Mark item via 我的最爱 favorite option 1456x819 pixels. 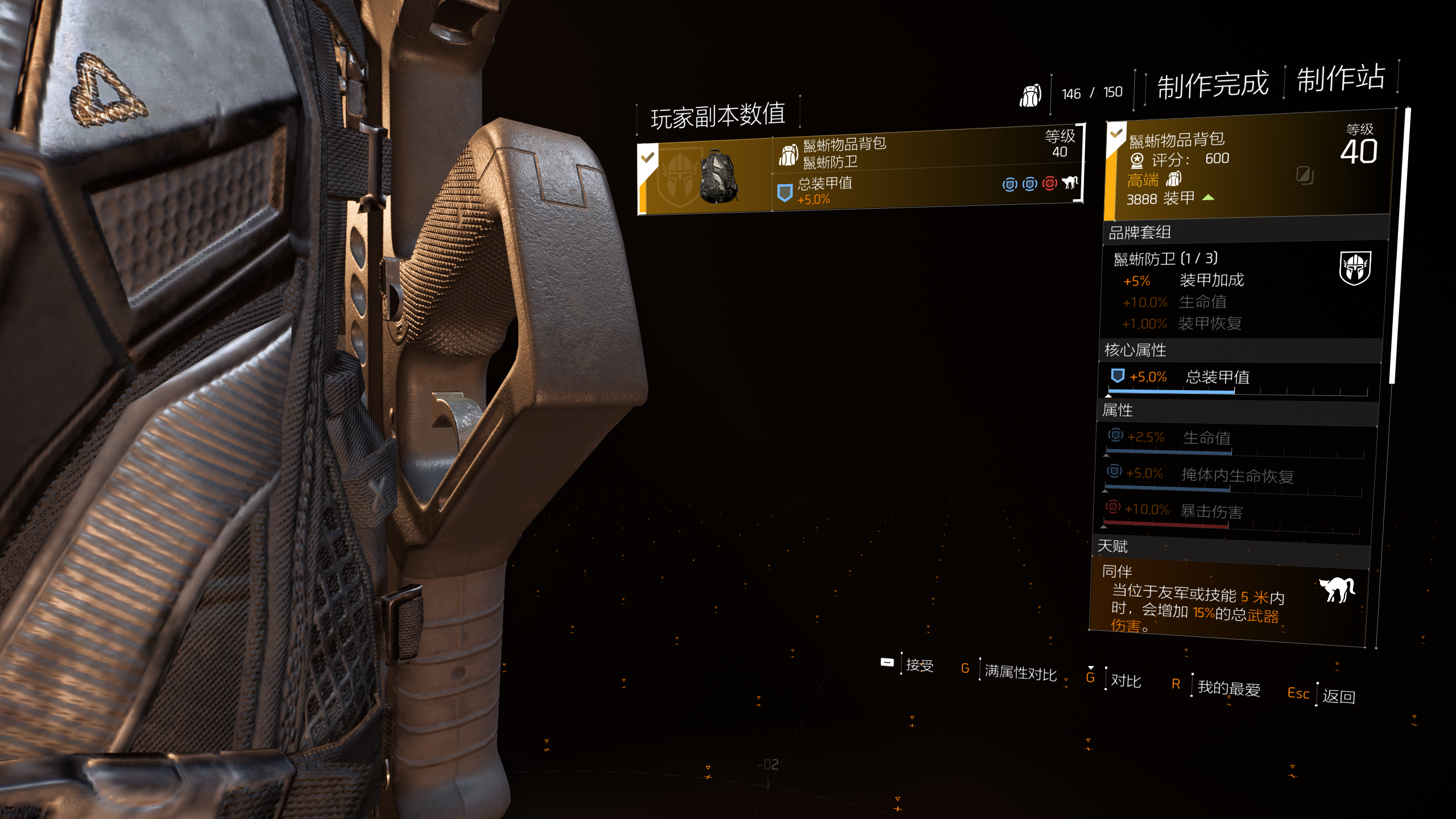1228,688
